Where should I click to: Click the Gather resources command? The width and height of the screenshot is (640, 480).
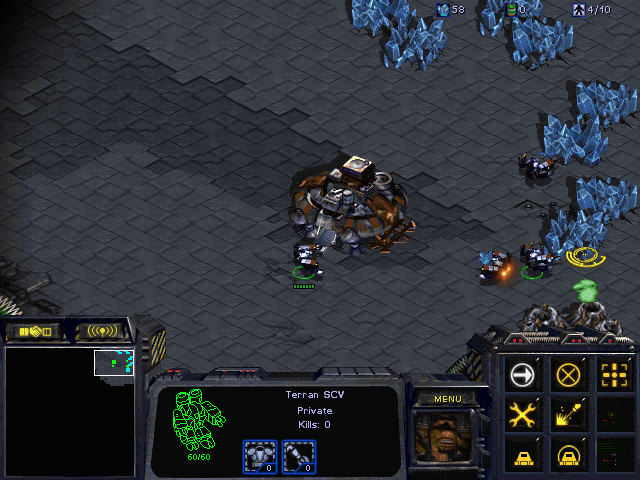[x=568, y=414]
